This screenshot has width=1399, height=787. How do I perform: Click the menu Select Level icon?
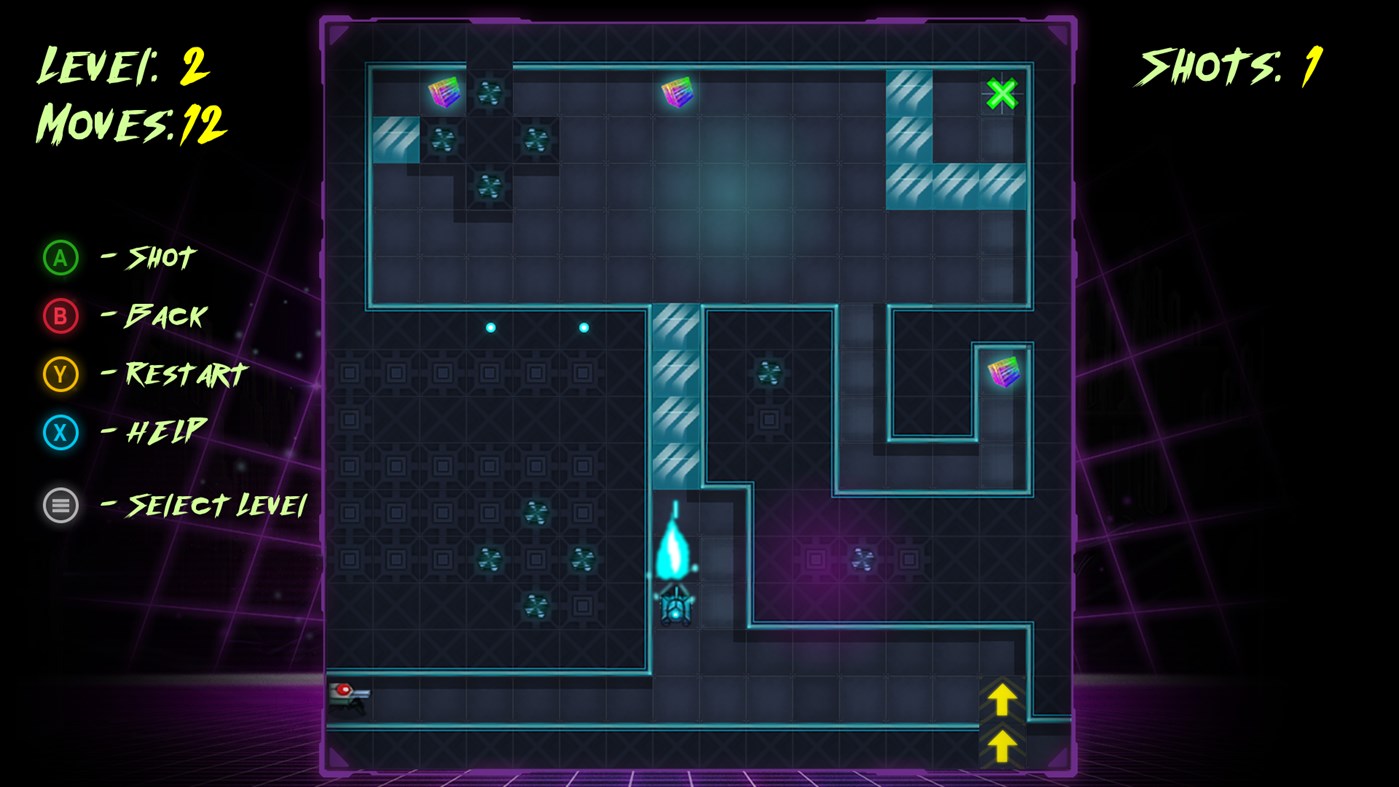pyautogui.click(x=59, y=505)
